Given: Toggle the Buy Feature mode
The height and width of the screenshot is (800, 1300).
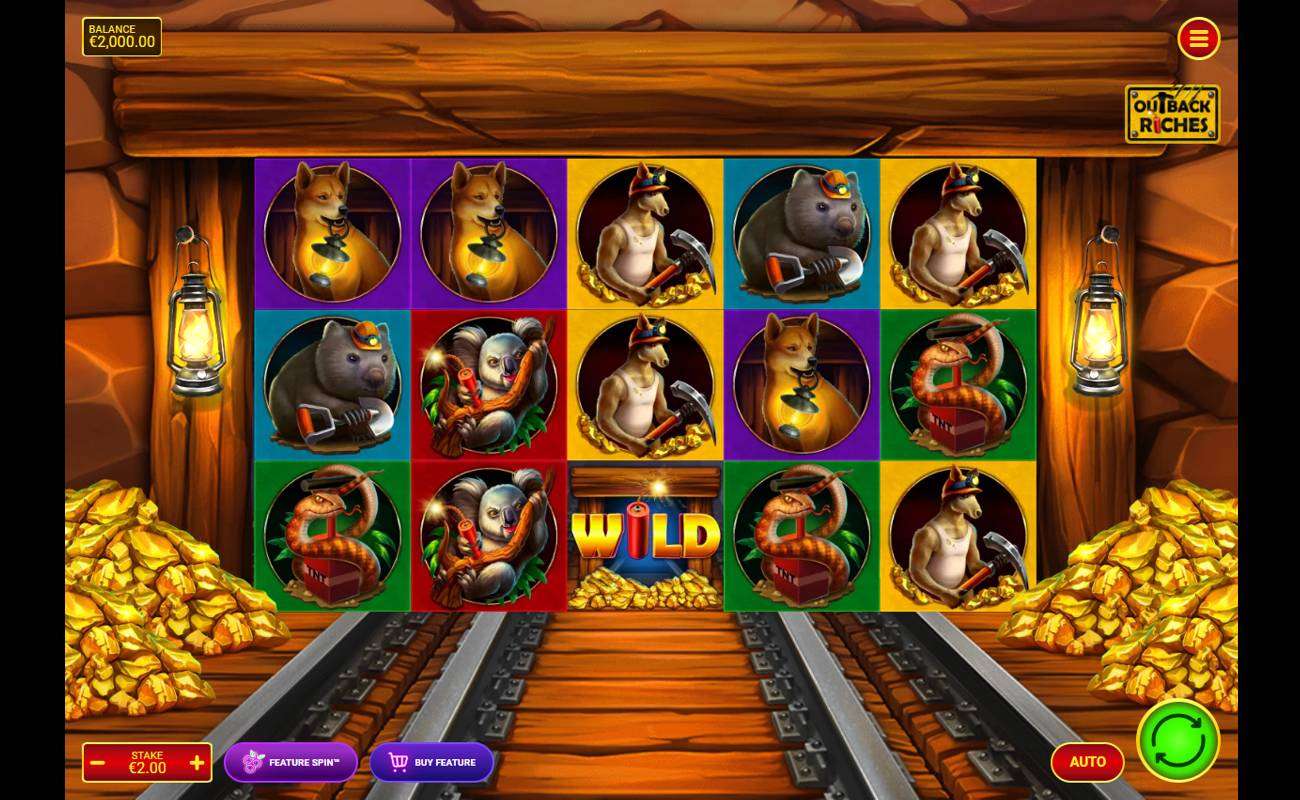Looking at the screenshot, I should (x=431, y=762).
